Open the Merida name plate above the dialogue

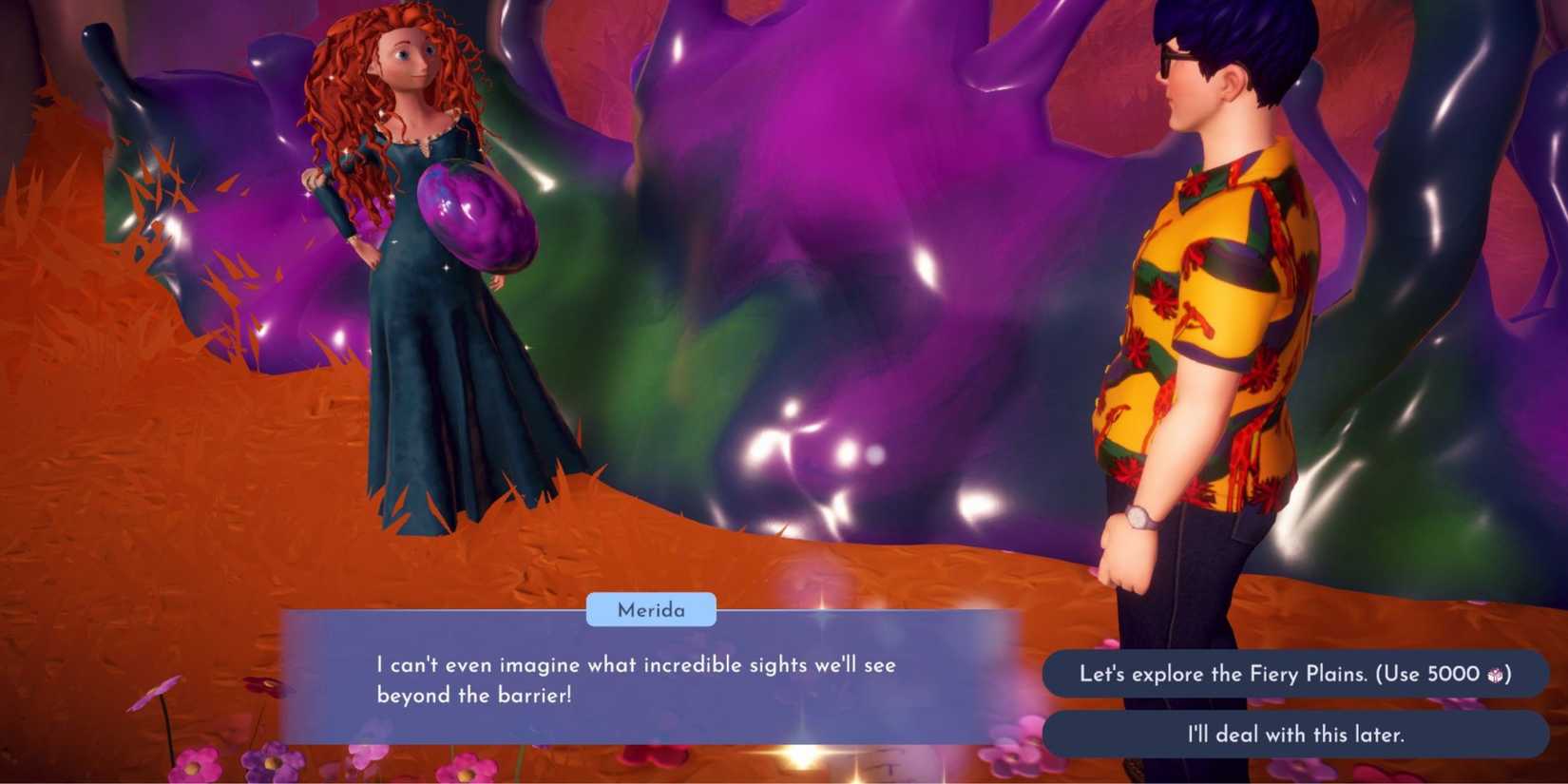pyautogui.click(x=651, y=610)
